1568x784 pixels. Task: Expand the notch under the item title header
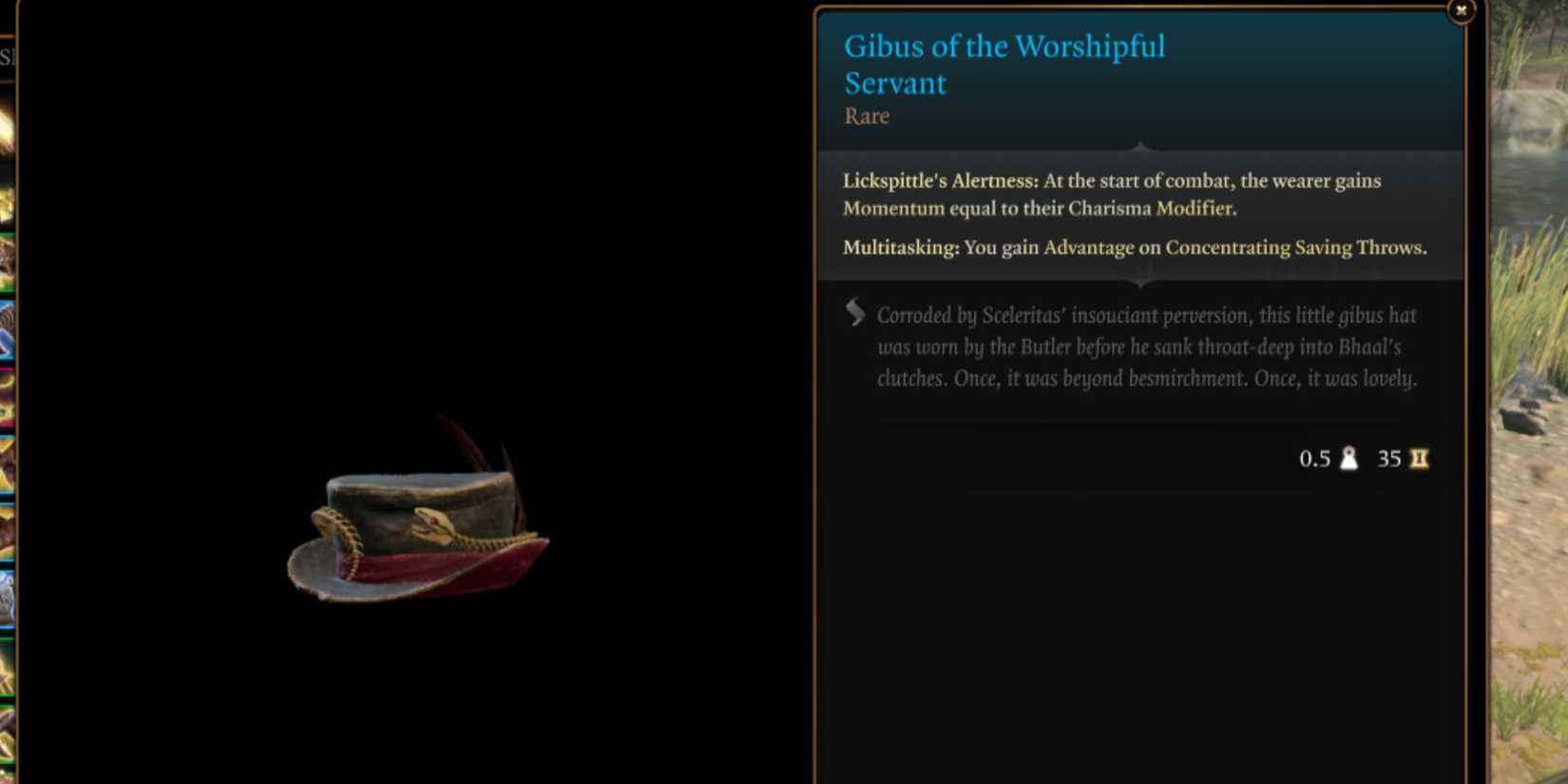point(1139,143)
